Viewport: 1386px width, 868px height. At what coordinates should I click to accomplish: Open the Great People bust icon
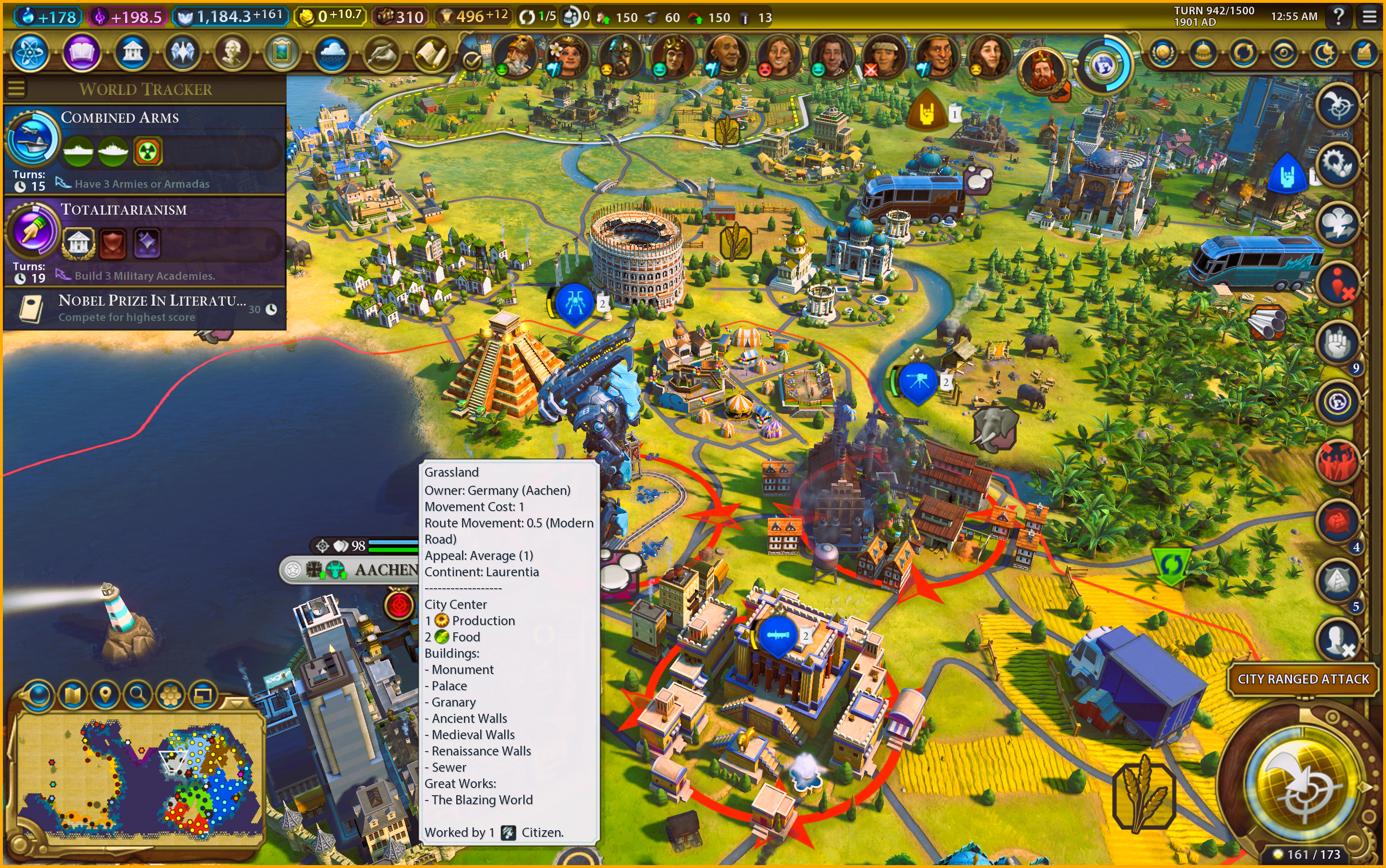[232, 53]
